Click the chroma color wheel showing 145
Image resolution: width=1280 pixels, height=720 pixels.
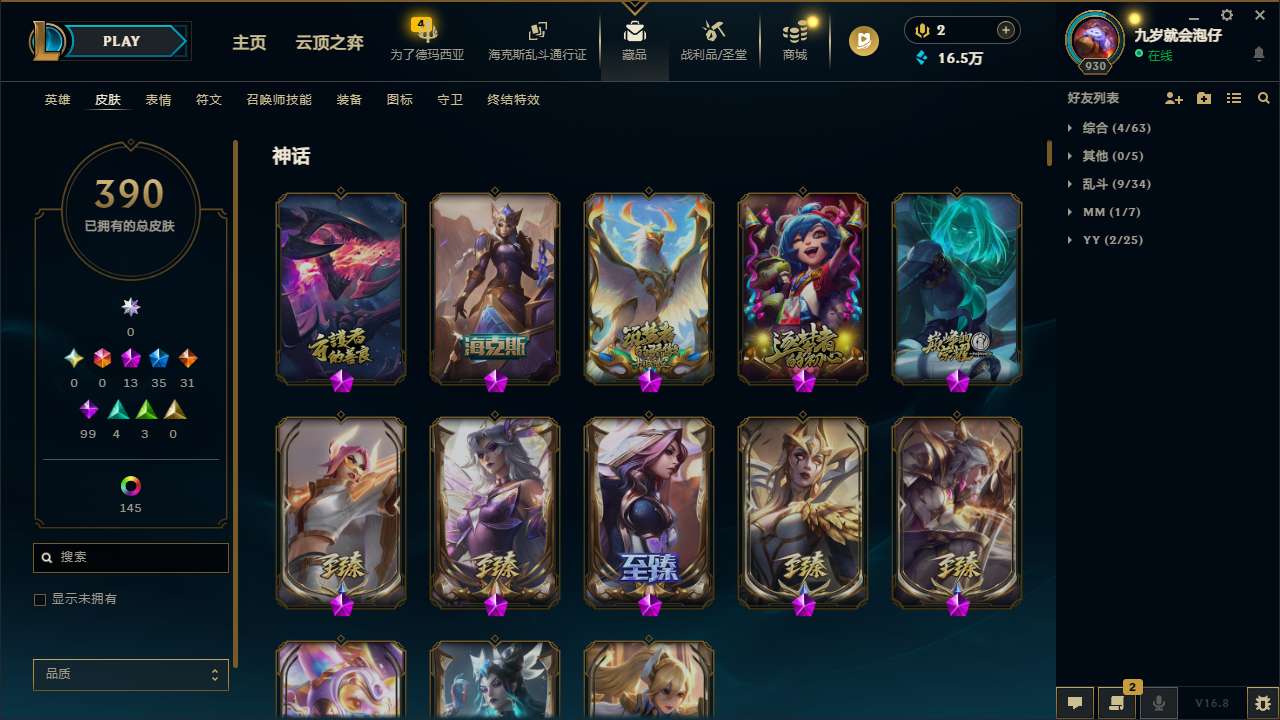click(130, 487)
